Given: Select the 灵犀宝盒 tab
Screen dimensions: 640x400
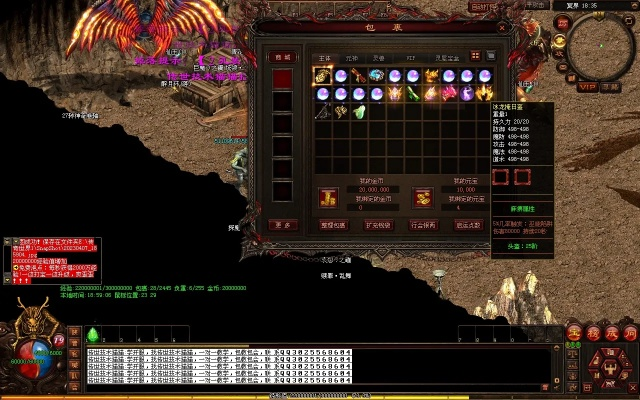Looking at the screenshot, I should [444, 57].
